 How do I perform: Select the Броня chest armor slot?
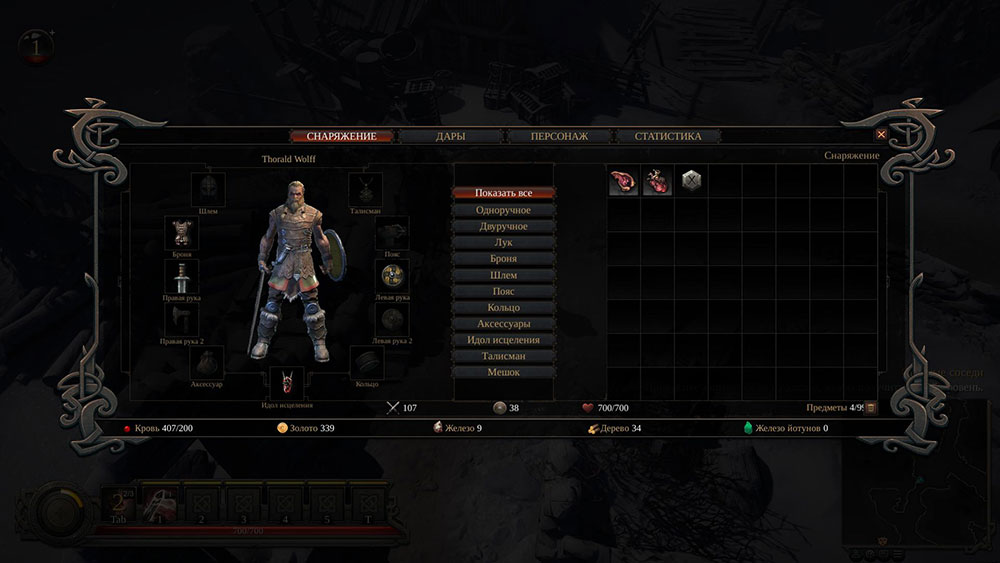(x=181, y=232)
